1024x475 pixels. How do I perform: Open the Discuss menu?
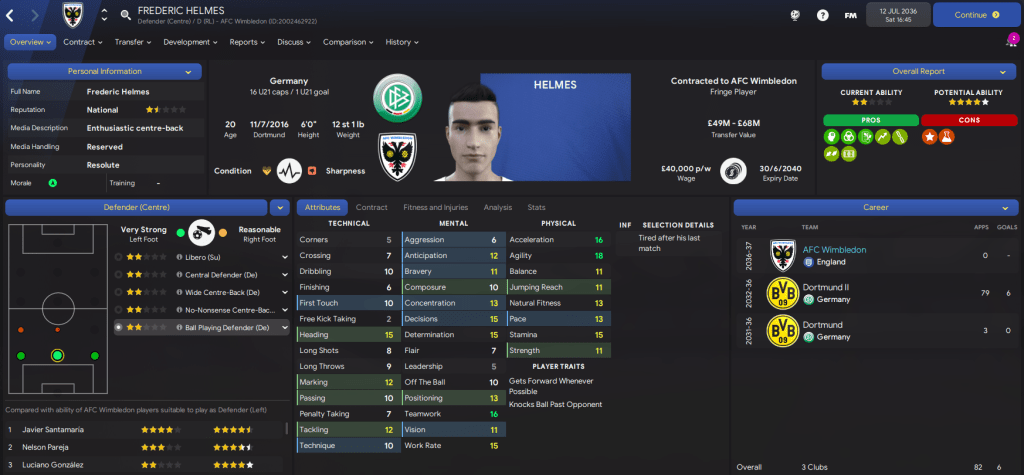pos(294,42)
